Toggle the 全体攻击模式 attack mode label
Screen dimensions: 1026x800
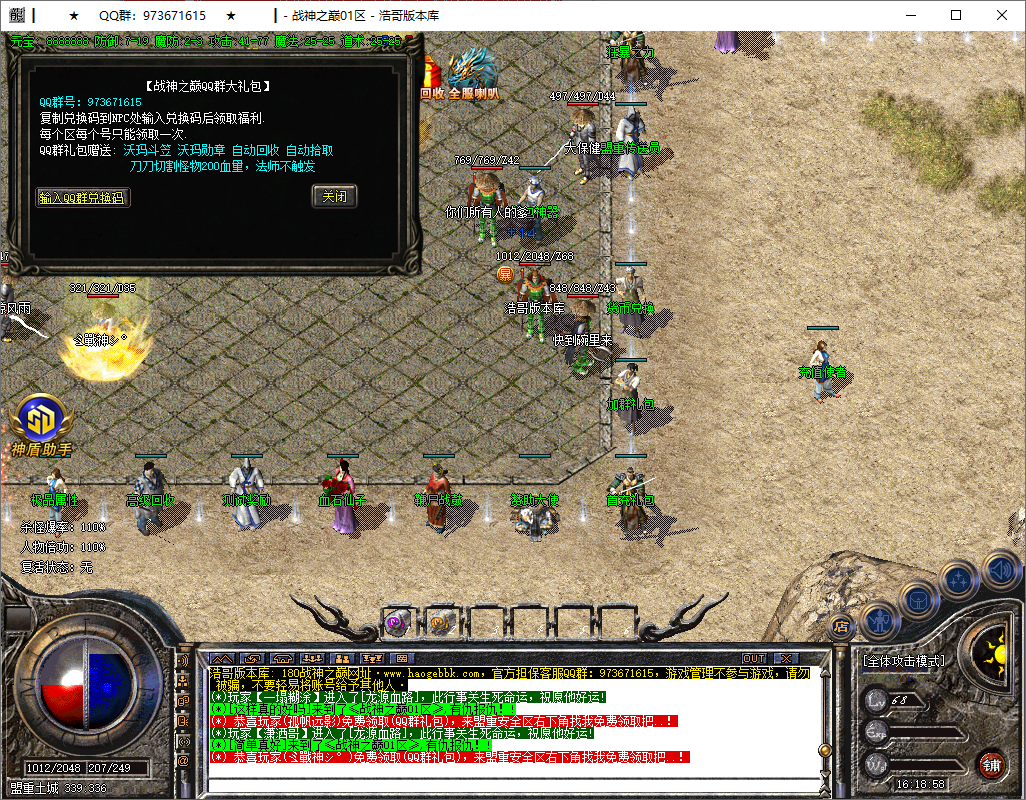903,662
